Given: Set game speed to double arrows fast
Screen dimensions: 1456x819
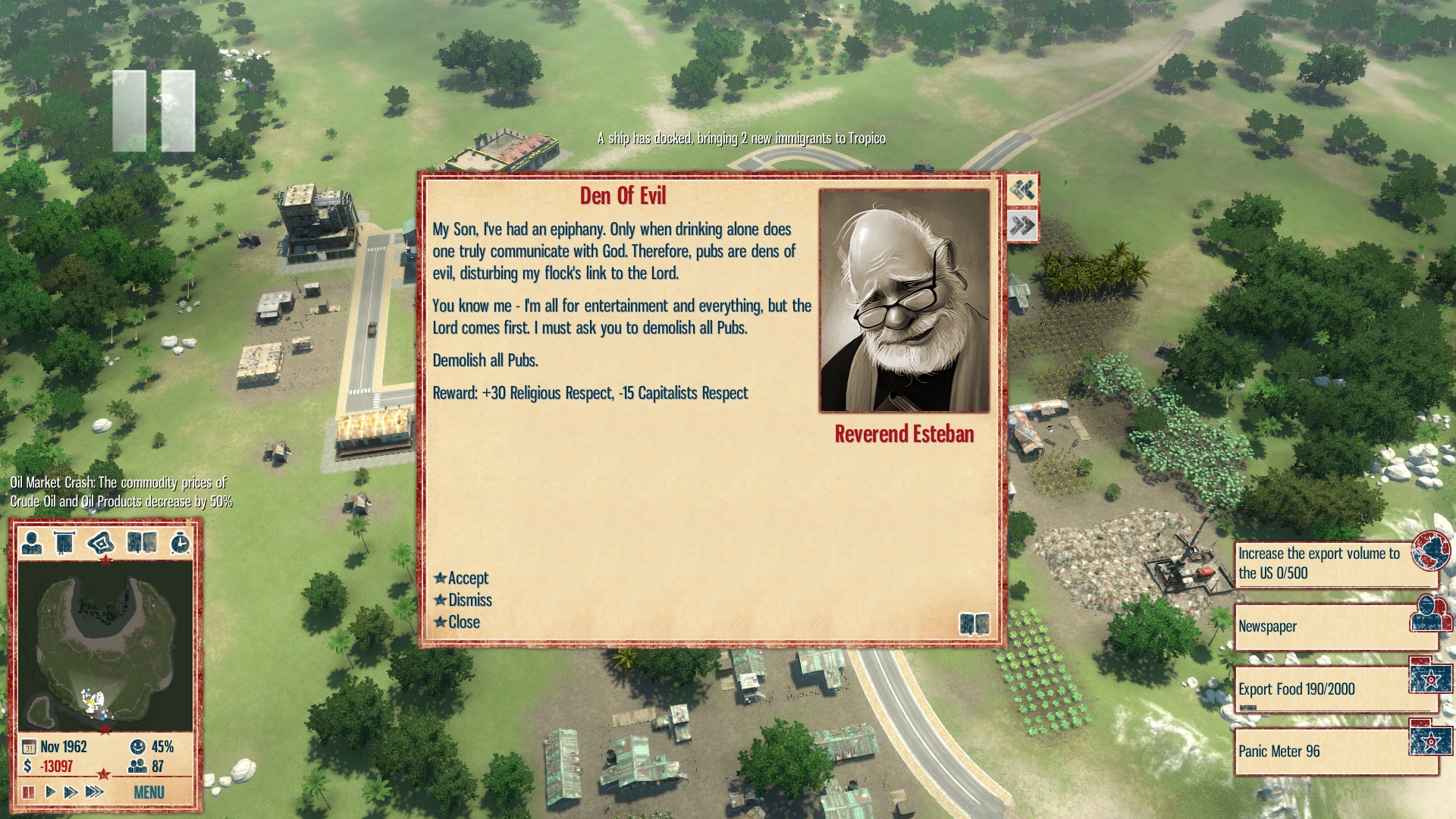Looking at the screenshot, I should point(71,792).
